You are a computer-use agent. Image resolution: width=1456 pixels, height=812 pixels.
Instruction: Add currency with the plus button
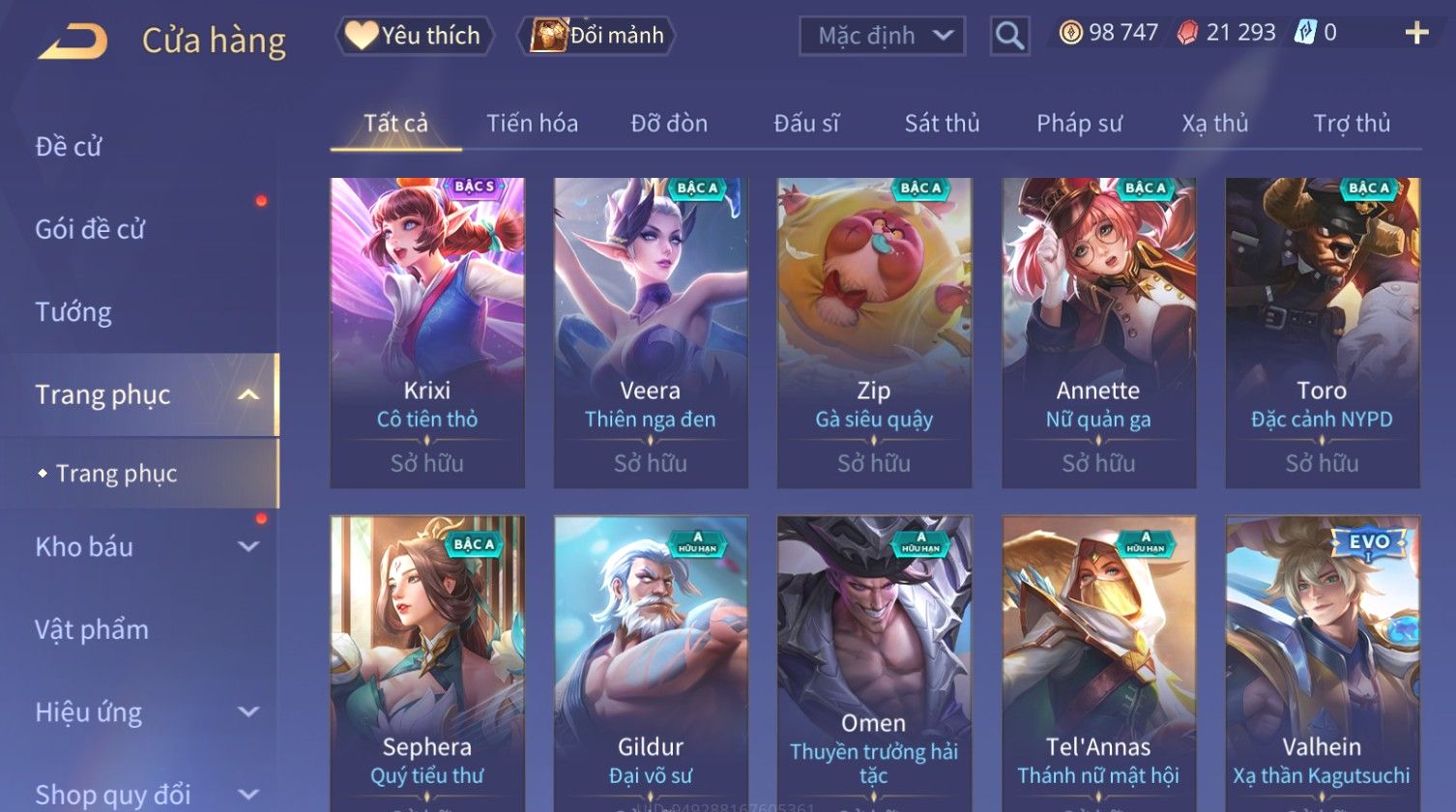1416,34
